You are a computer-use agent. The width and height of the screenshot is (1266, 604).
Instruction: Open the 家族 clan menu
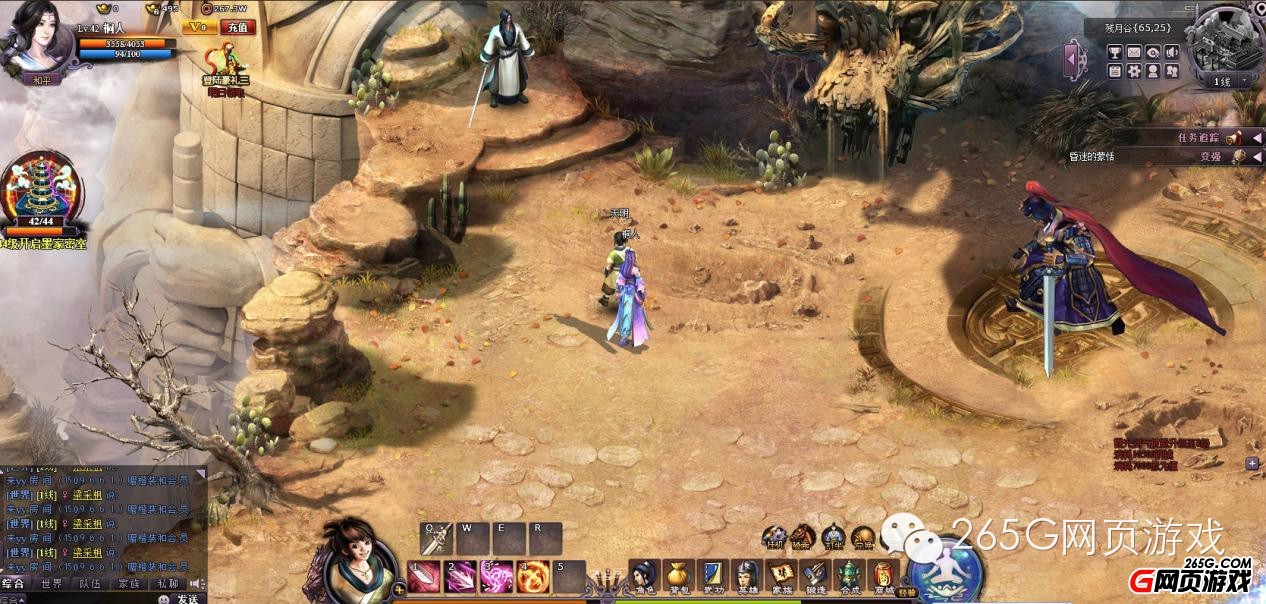(x=781, y=577)
